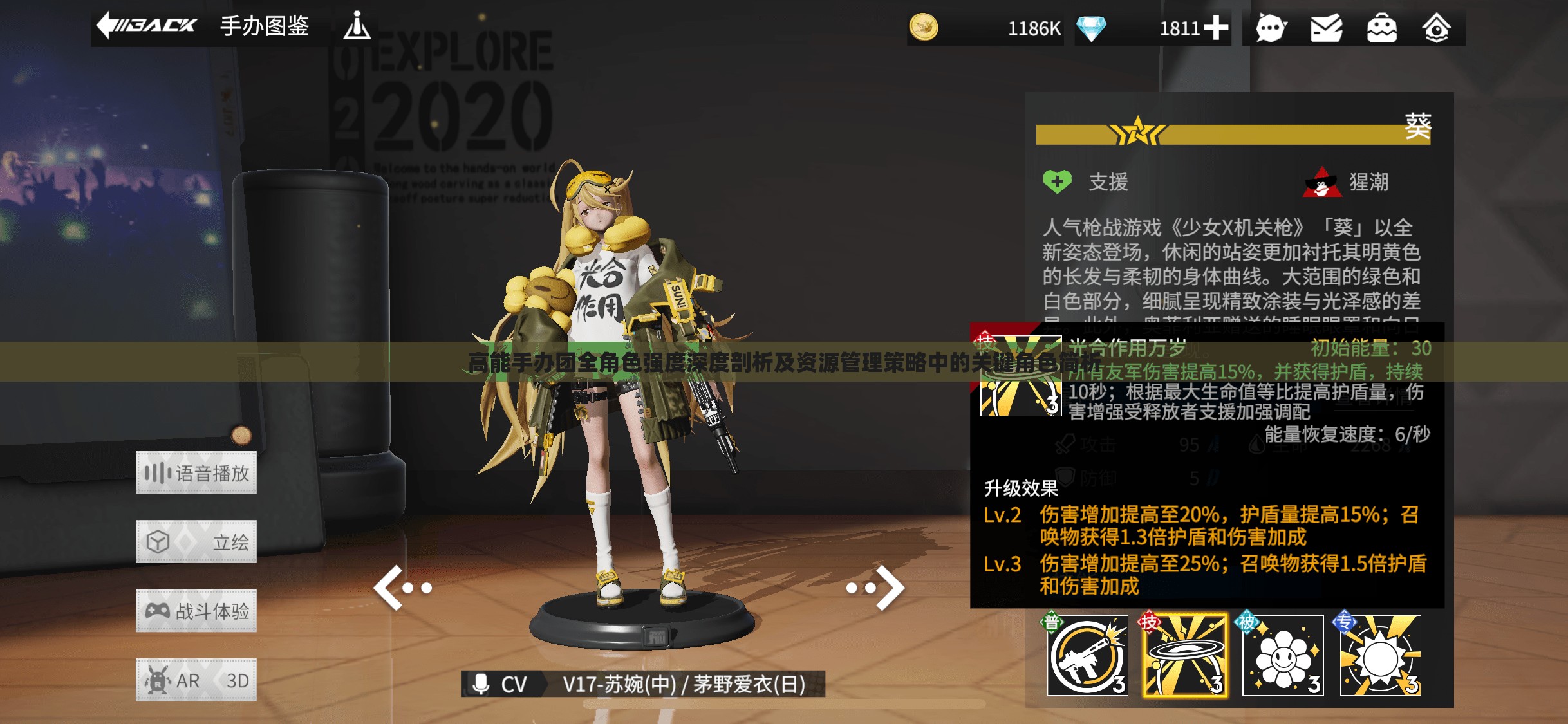Go back using the BACK arrow button
The image size is (1568, 724).
click(147, 26)
